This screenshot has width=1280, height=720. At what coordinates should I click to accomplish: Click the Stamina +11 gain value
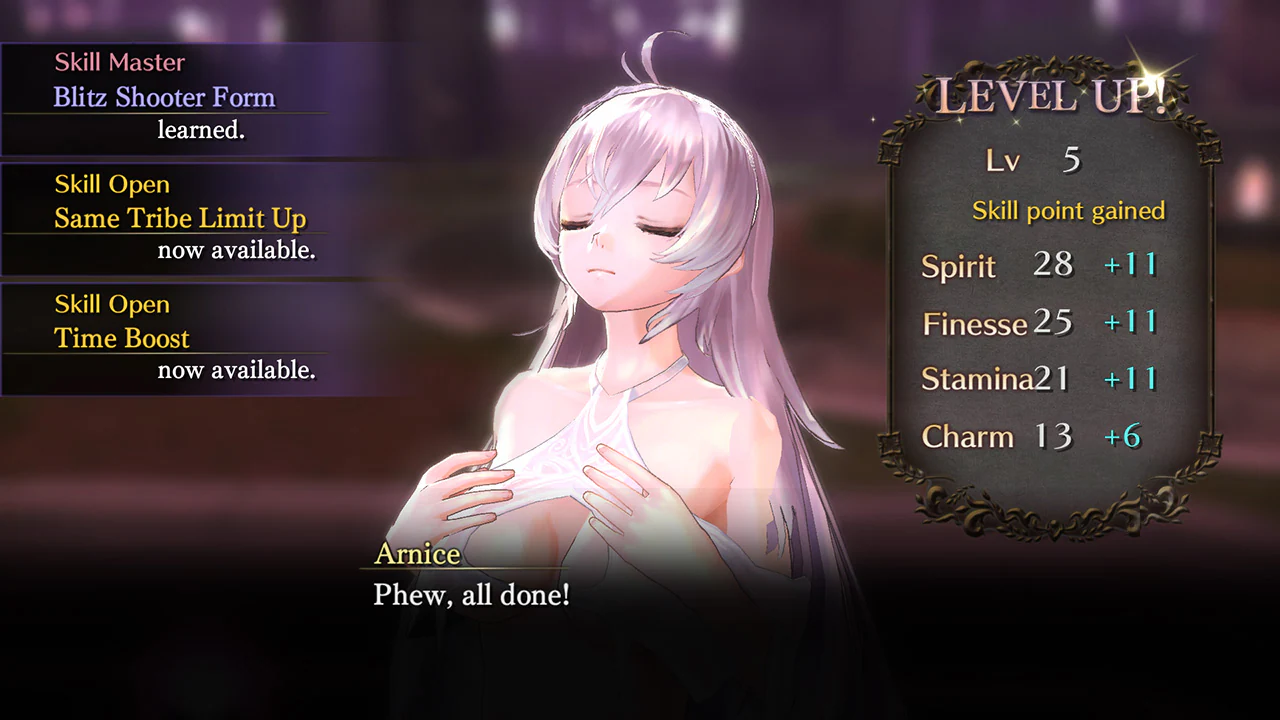click(x=1131, y=378)
